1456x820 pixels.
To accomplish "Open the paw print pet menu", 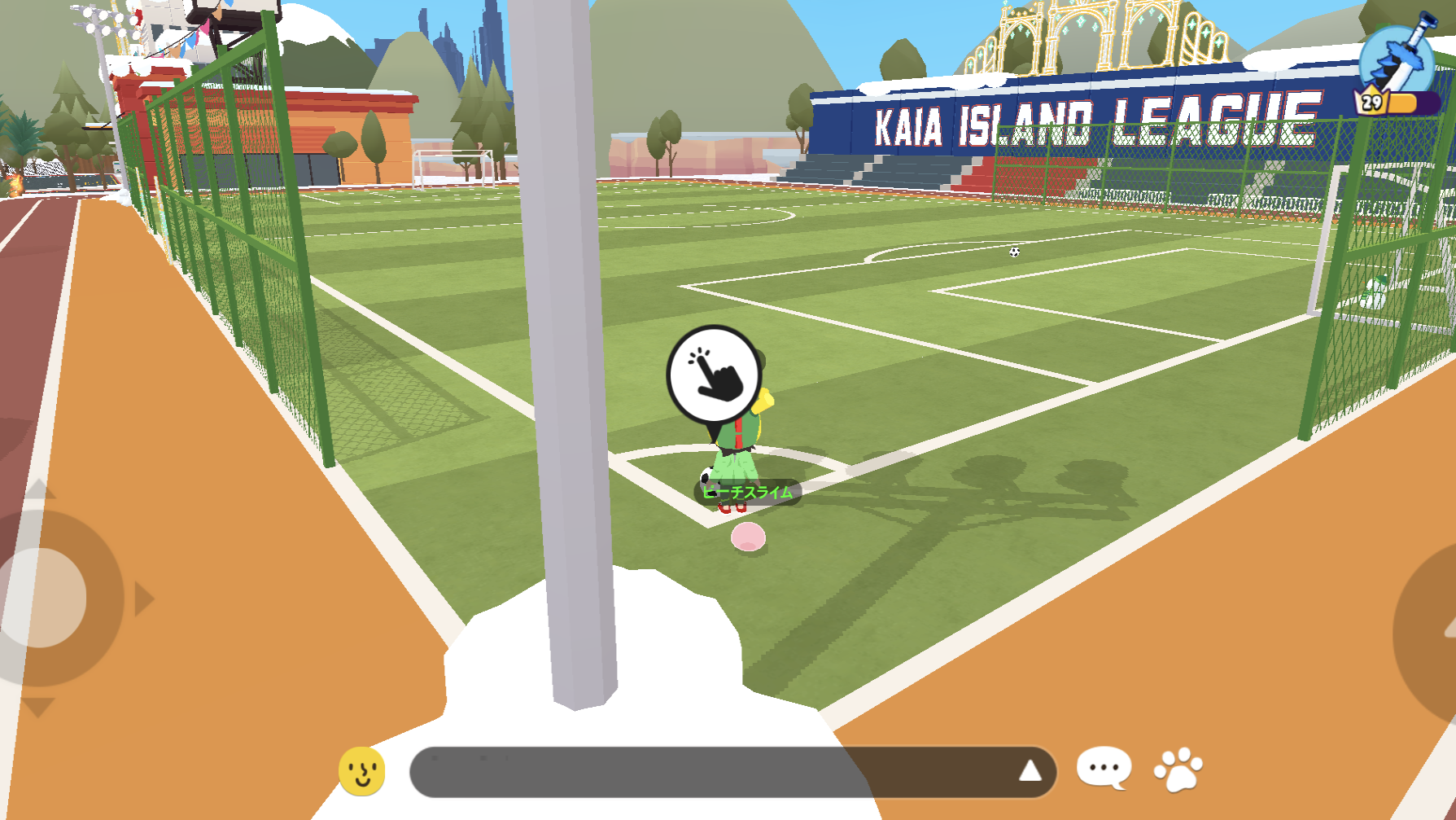I will pos(1178,769).
